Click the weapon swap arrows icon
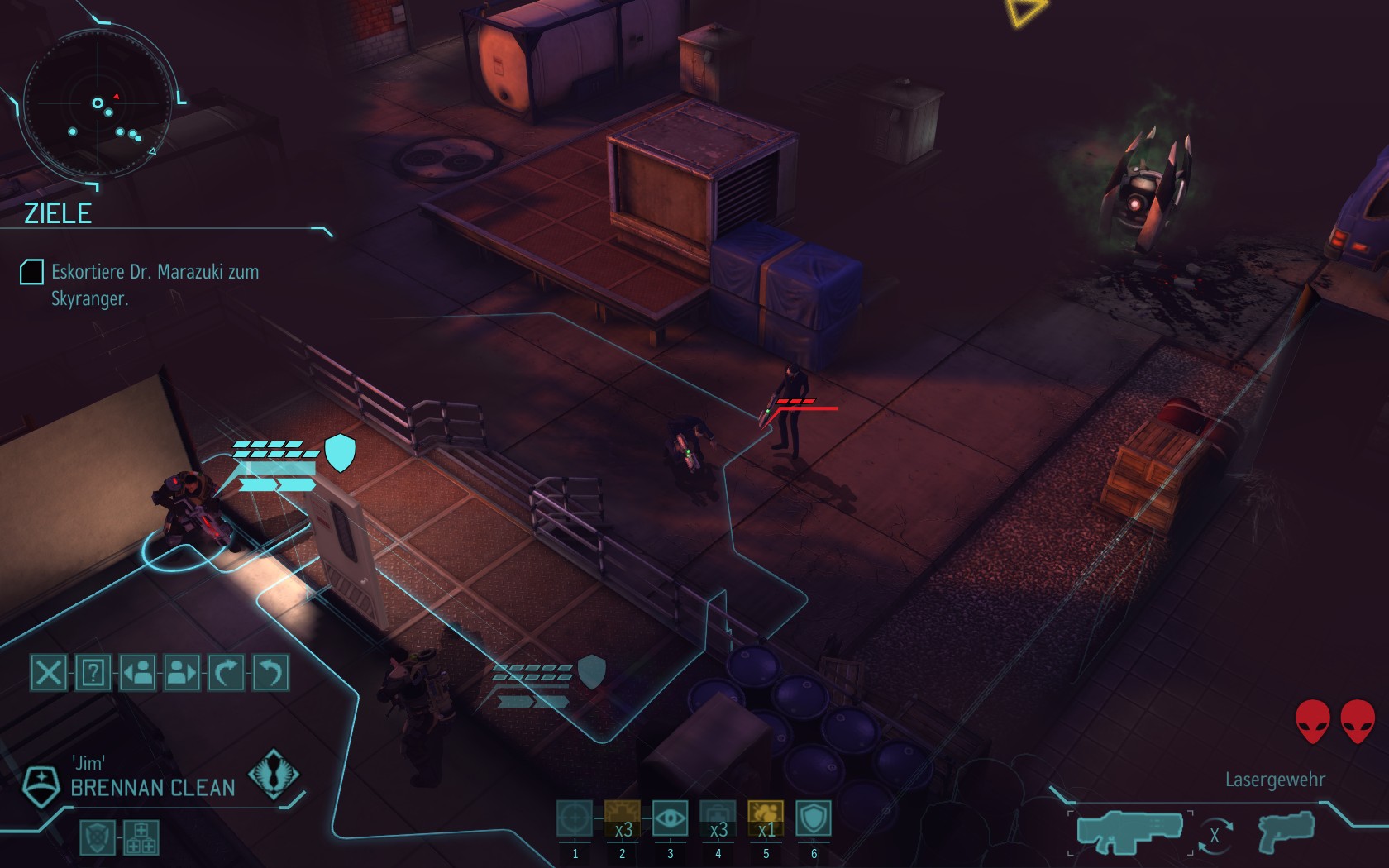The width and height of the screenshot is (1389, 868). (1214, 835)
